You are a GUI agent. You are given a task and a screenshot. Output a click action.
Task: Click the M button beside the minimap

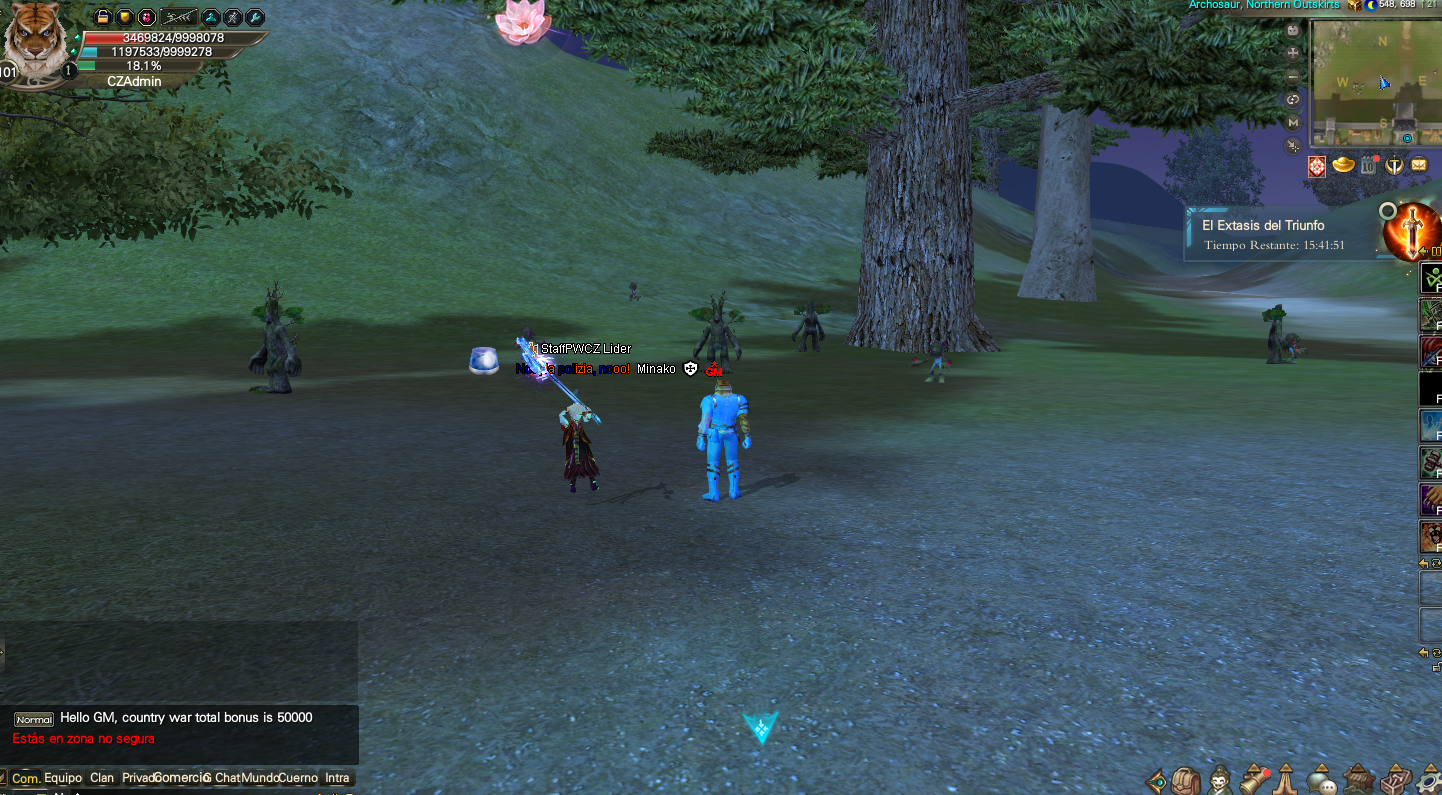point(1293,122)
